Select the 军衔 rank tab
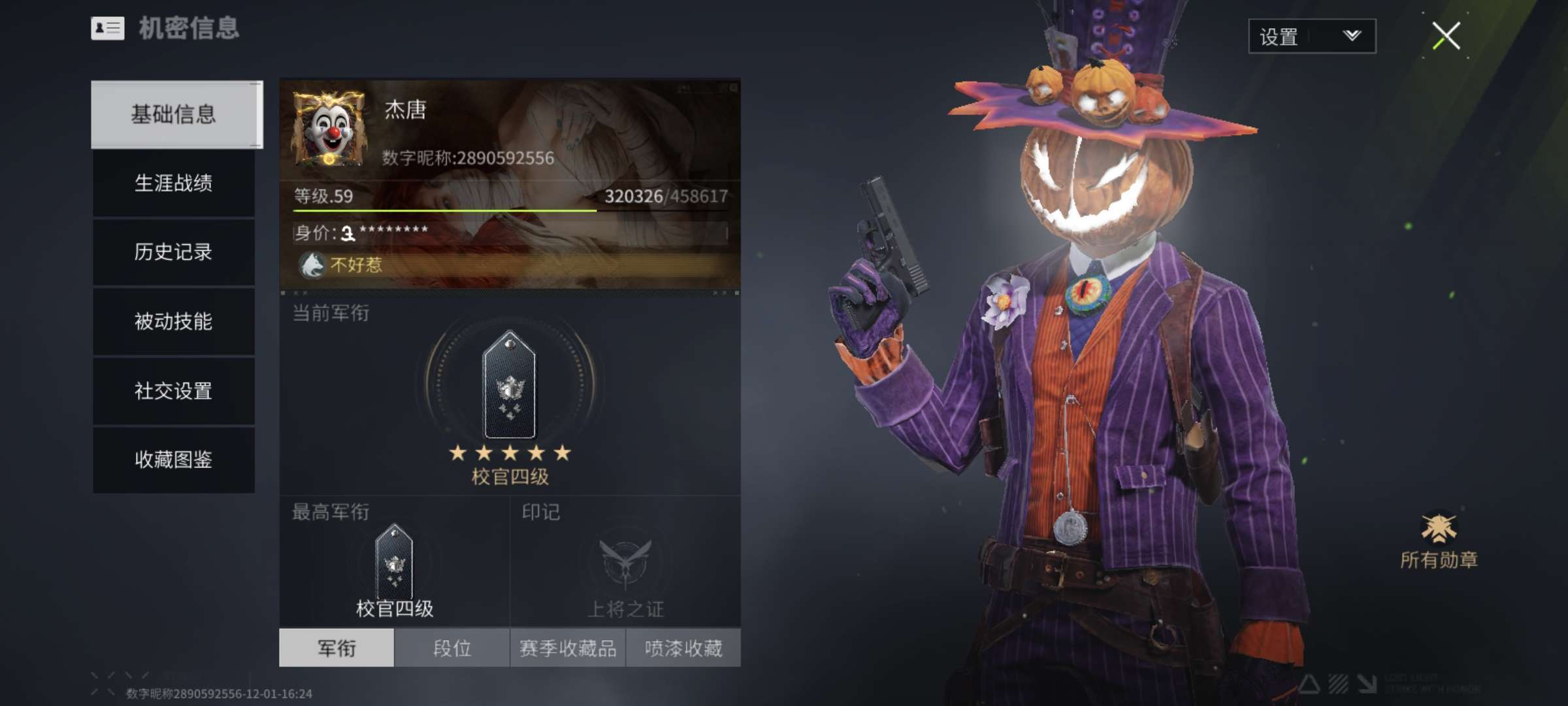Screen dimensions: 1568x706 (x=336, y=648)
